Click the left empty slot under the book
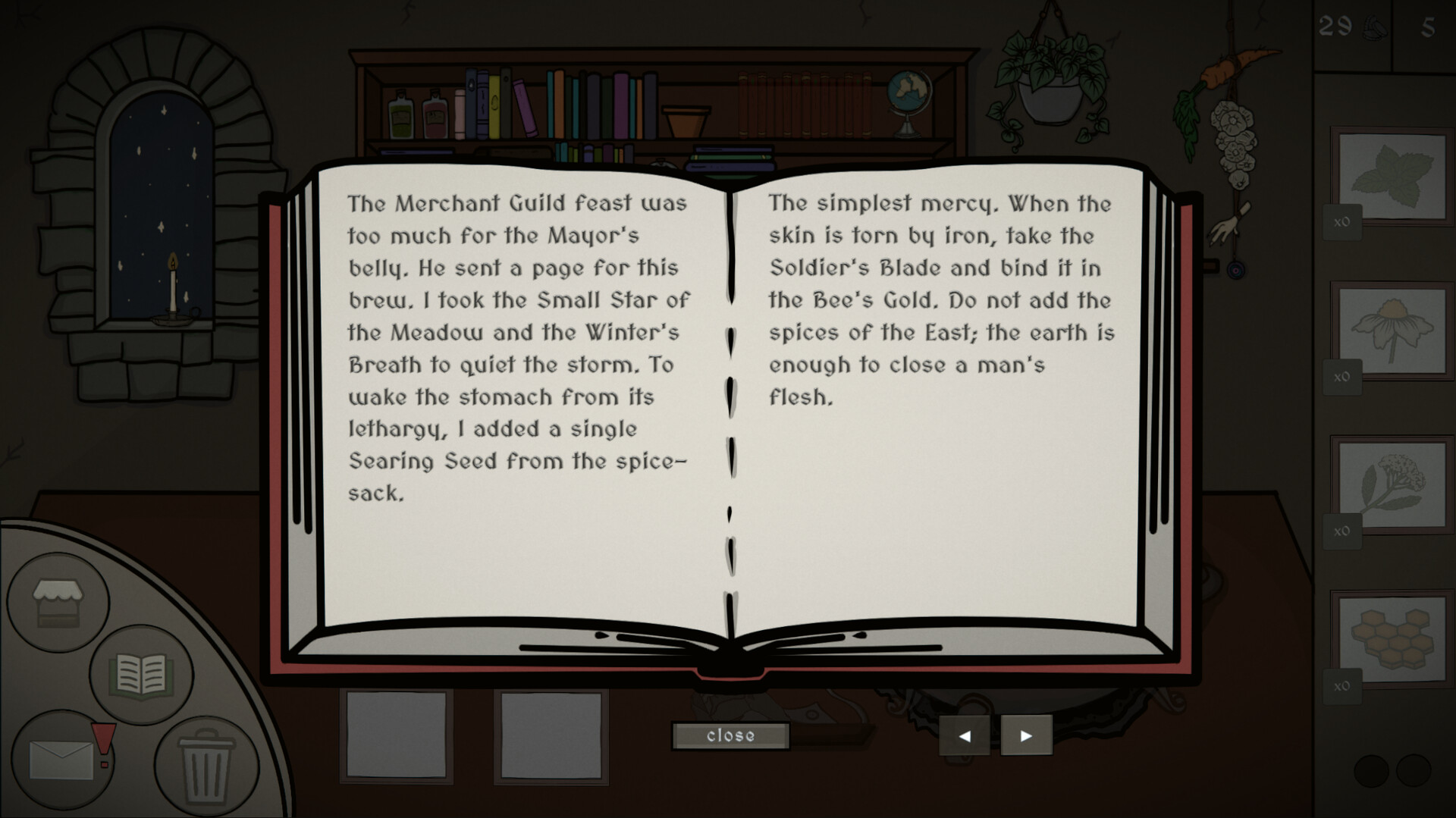 point(397,735)
